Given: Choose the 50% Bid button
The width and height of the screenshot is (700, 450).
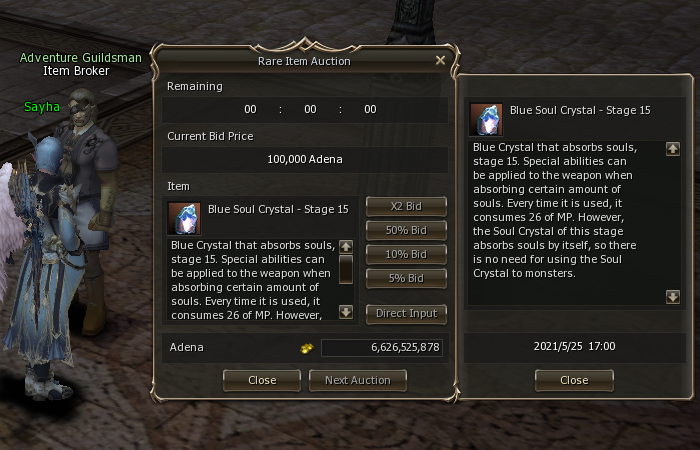Looking at the screenshot, I should [406, 230].
